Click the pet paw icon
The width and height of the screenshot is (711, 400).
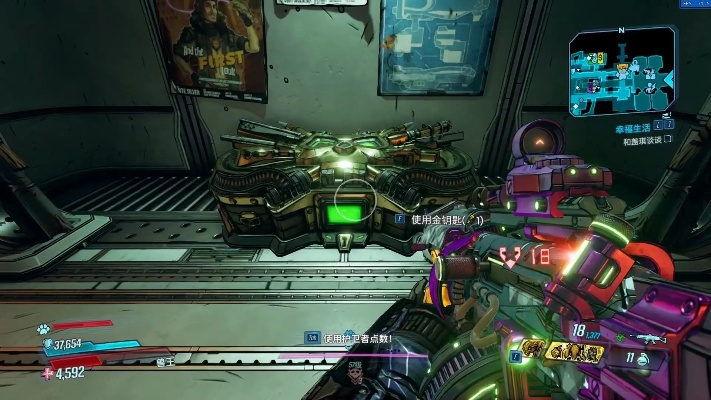click(45, 327)
